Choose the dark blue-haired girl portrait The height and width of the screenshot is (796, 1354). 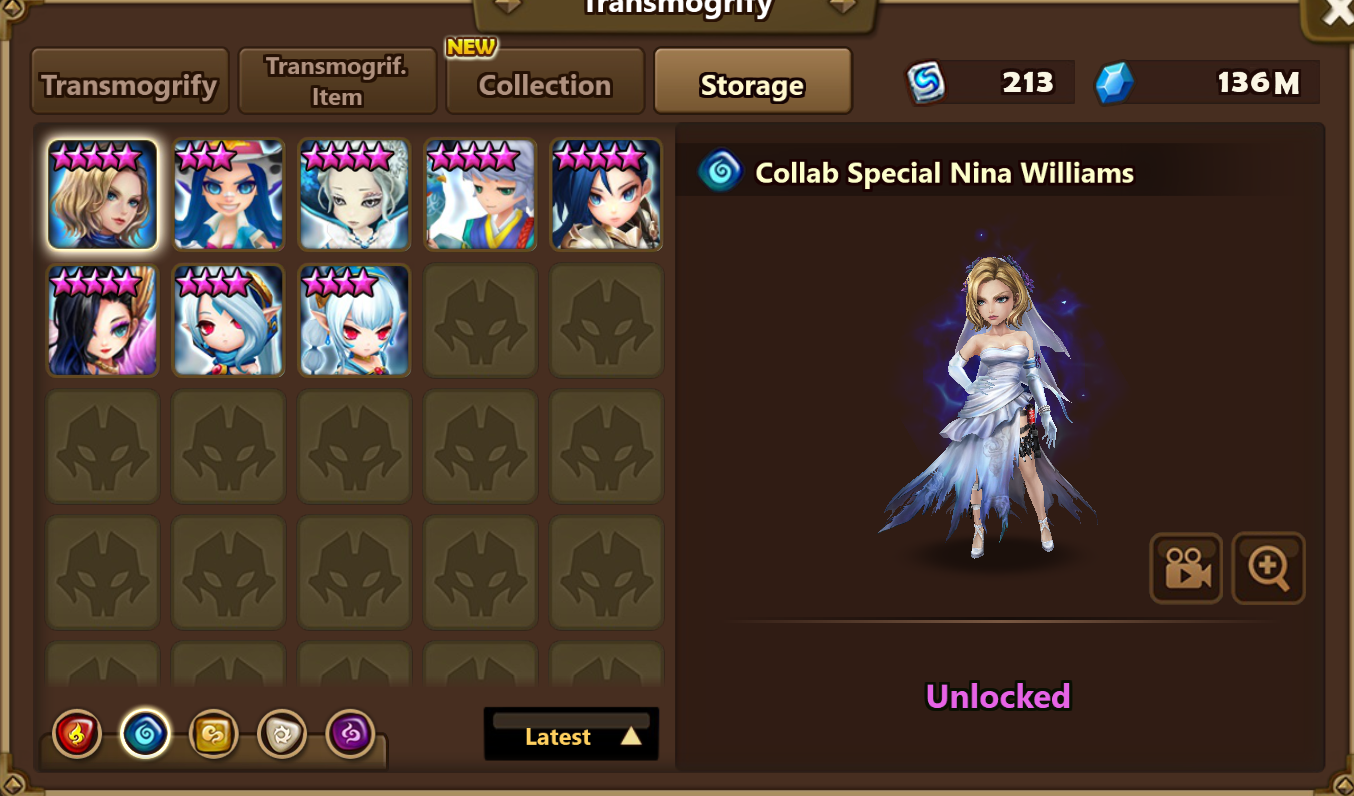[x=607, y=194]
